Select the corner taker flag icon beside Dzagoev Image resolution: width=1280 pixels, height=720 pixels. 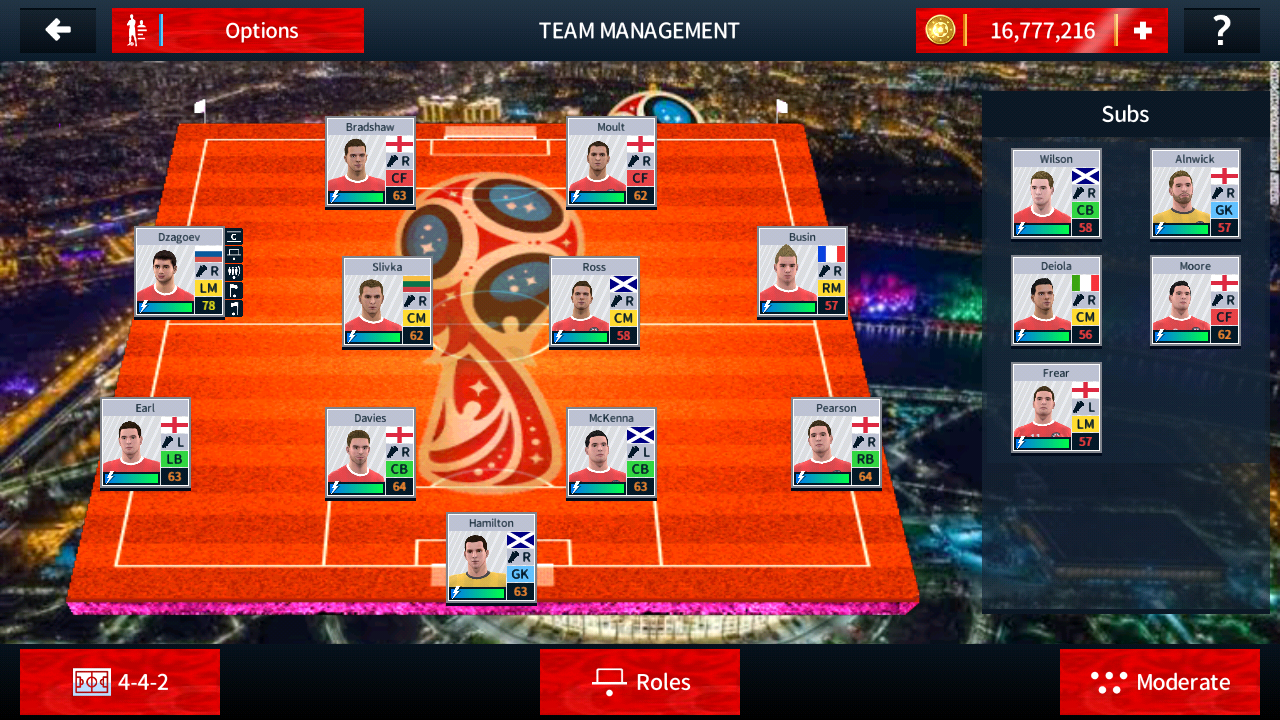[x=234, y=308]
